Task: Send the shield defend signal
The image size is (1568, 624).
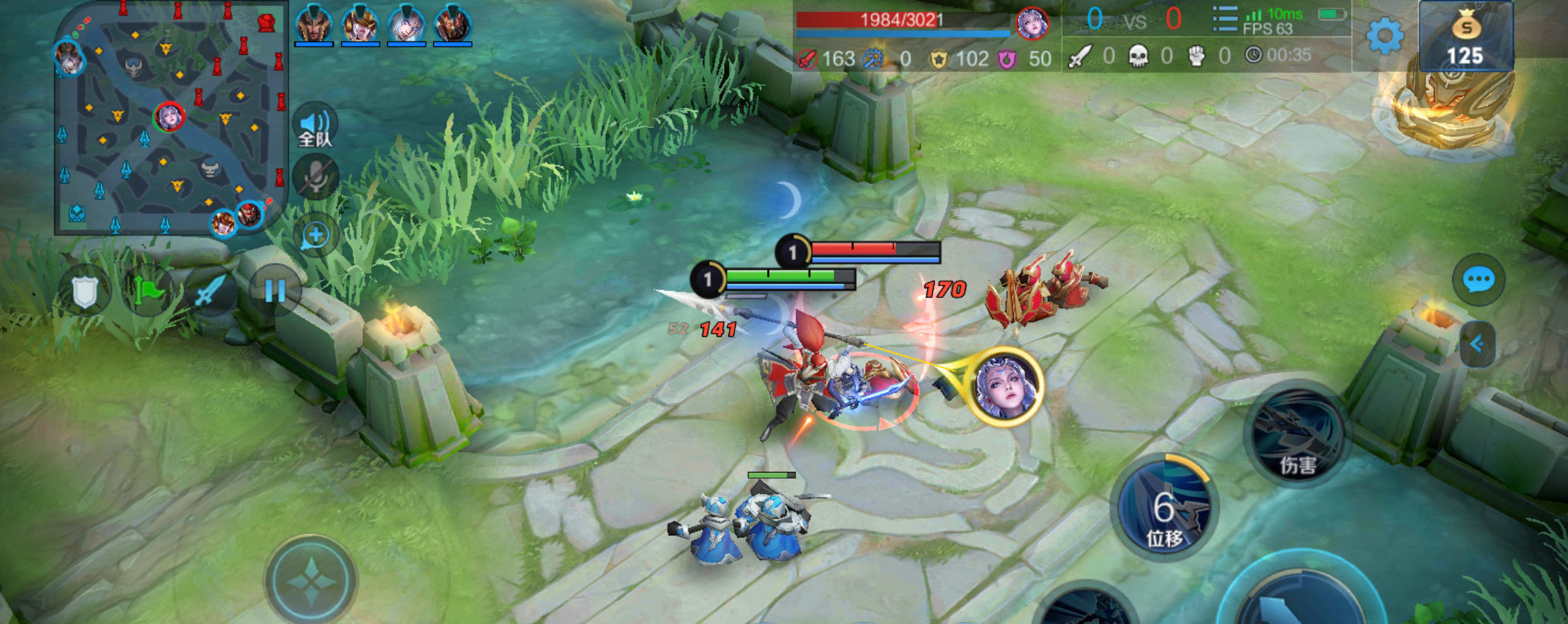Action: (85, 291)
